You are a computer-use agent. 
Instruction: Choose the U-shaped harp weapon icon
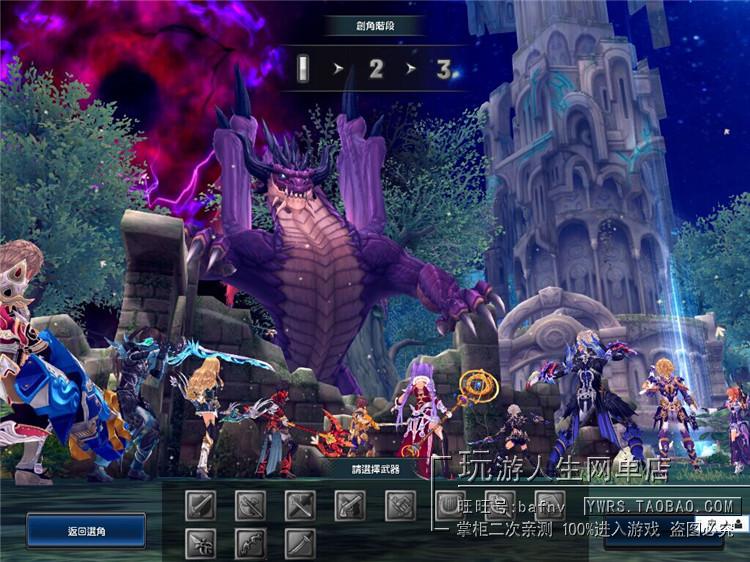click(x=450, y=505)
